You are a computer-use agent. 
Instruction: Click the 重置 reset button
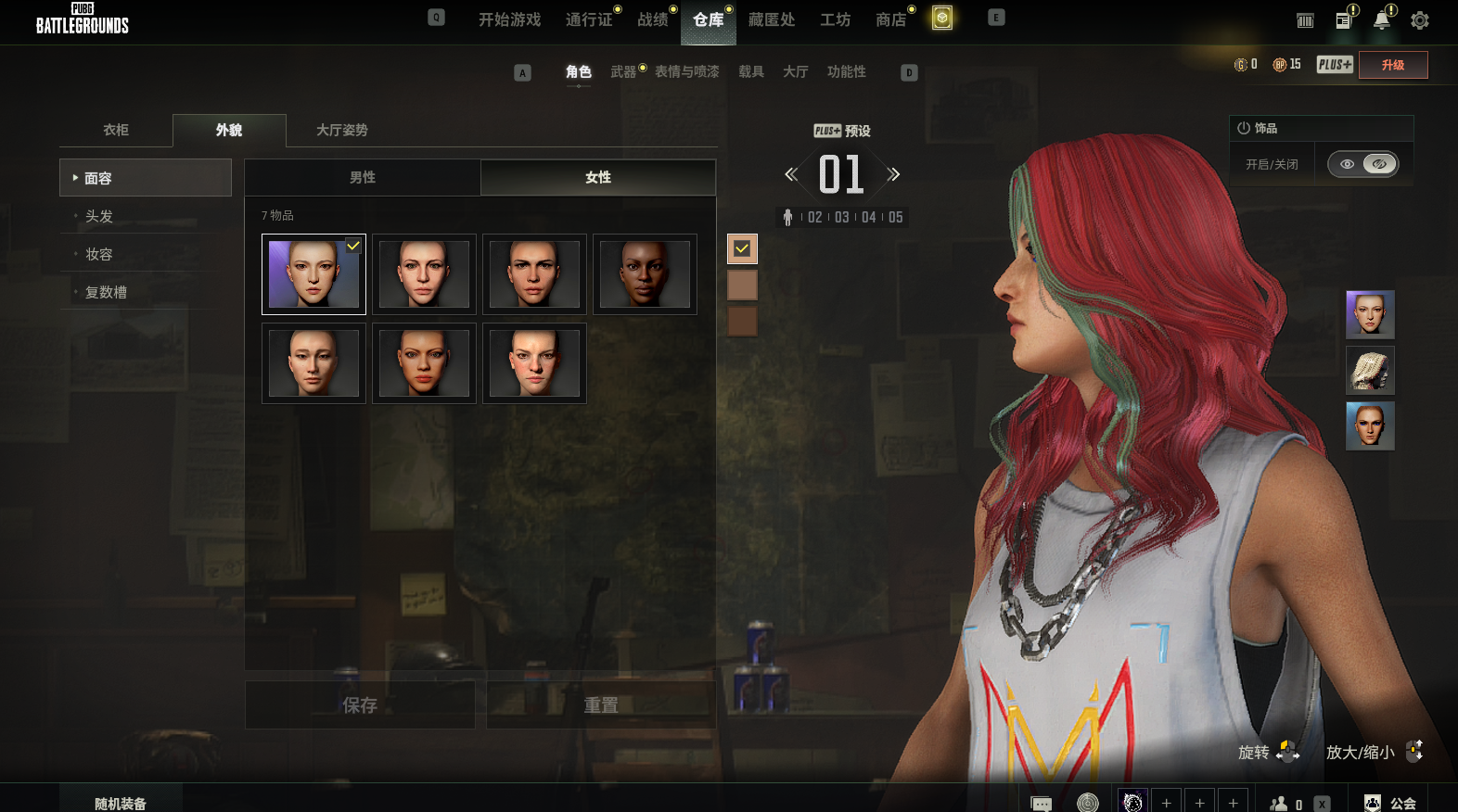[x=601, y=705]
